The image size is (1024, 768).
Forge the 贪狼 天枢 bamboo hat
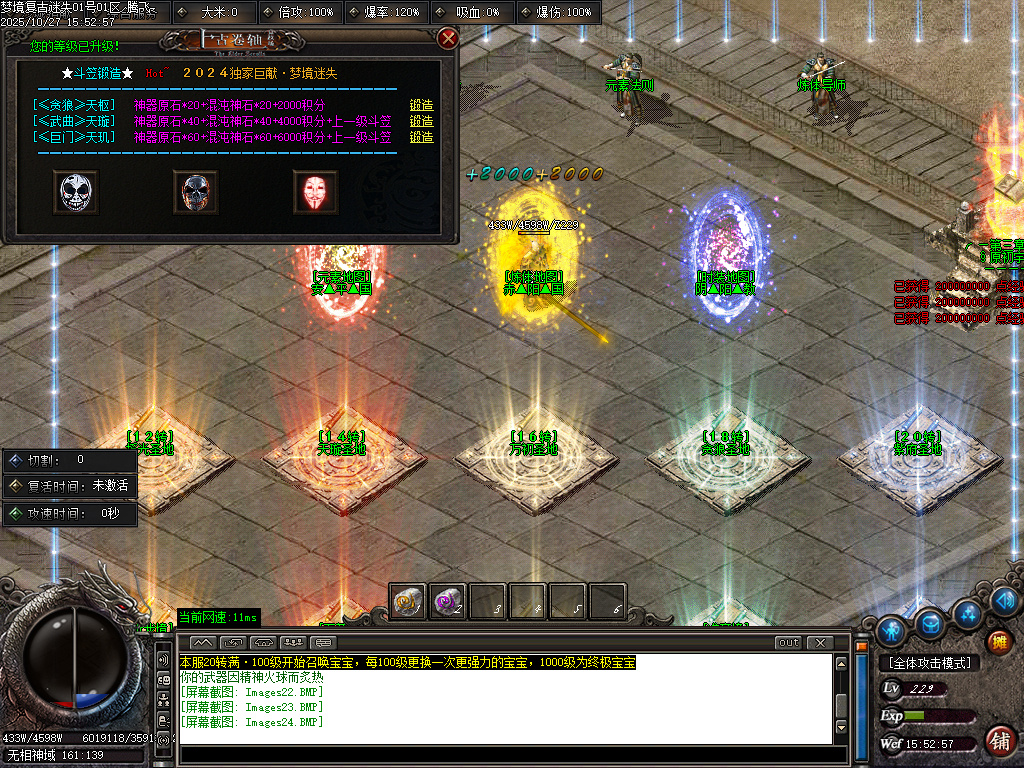[421, 105]
